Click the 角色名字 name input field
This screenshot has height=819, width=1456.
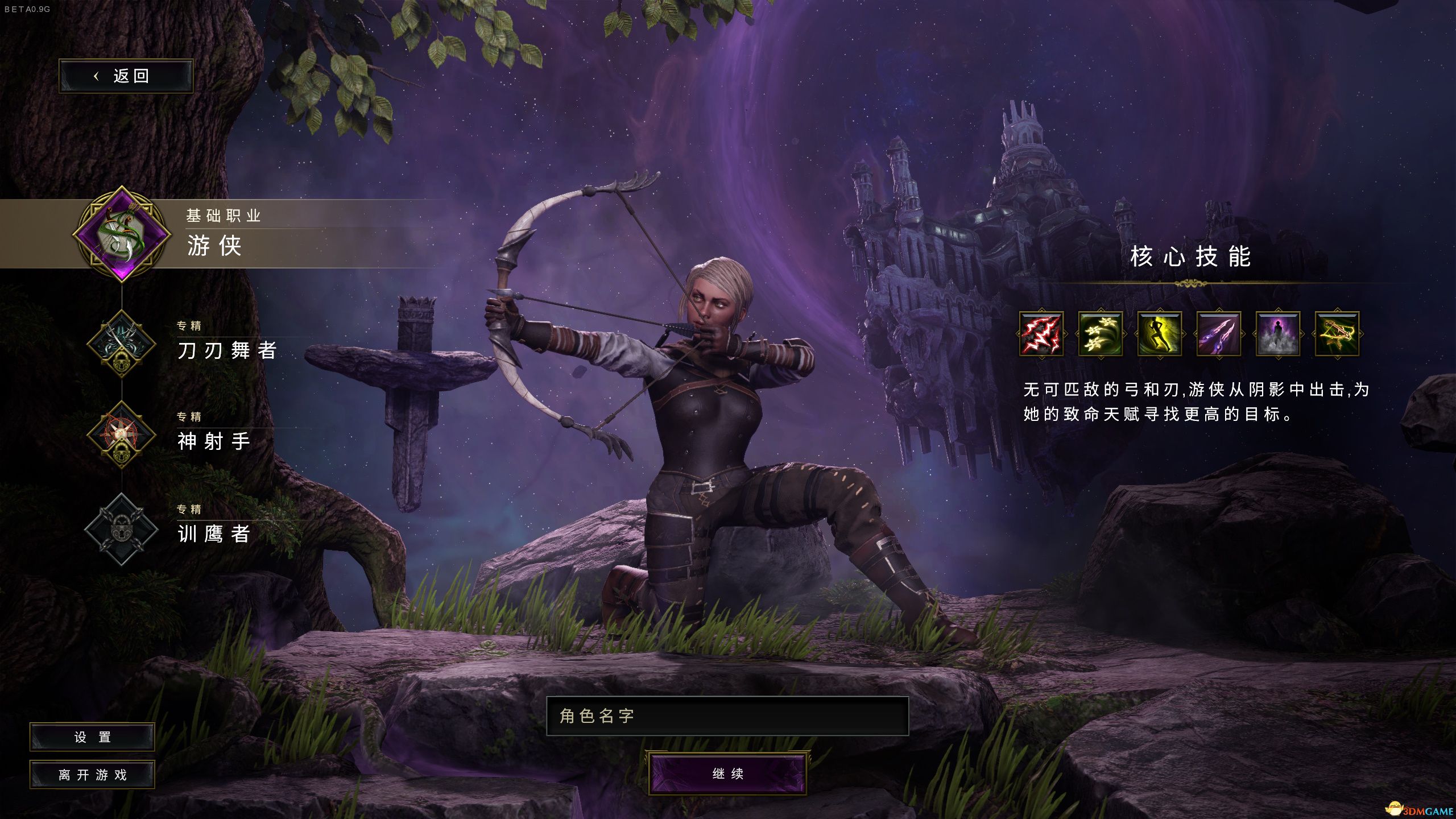tap(727, 716)
